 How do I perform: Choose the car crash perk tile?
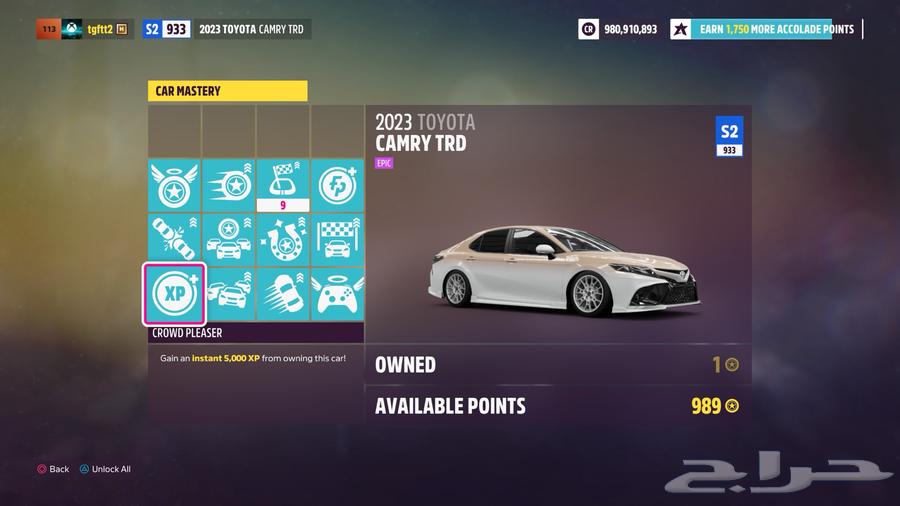(x=175, y=240)
